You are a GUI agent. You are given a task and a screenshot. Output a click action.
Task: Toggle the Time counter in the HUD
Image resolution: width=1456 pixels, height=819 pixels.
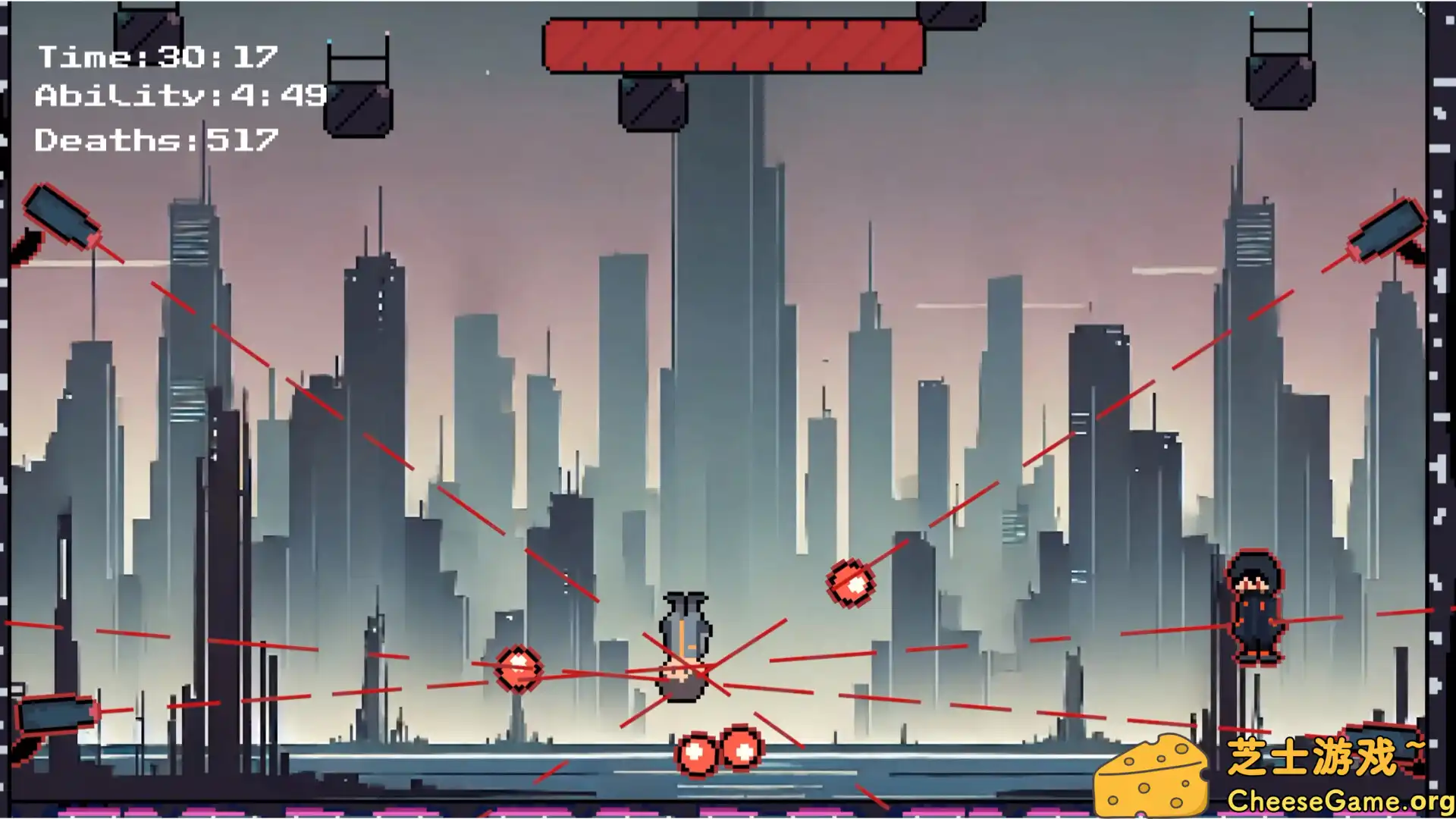pyautogui.click(x=159, y=57)
